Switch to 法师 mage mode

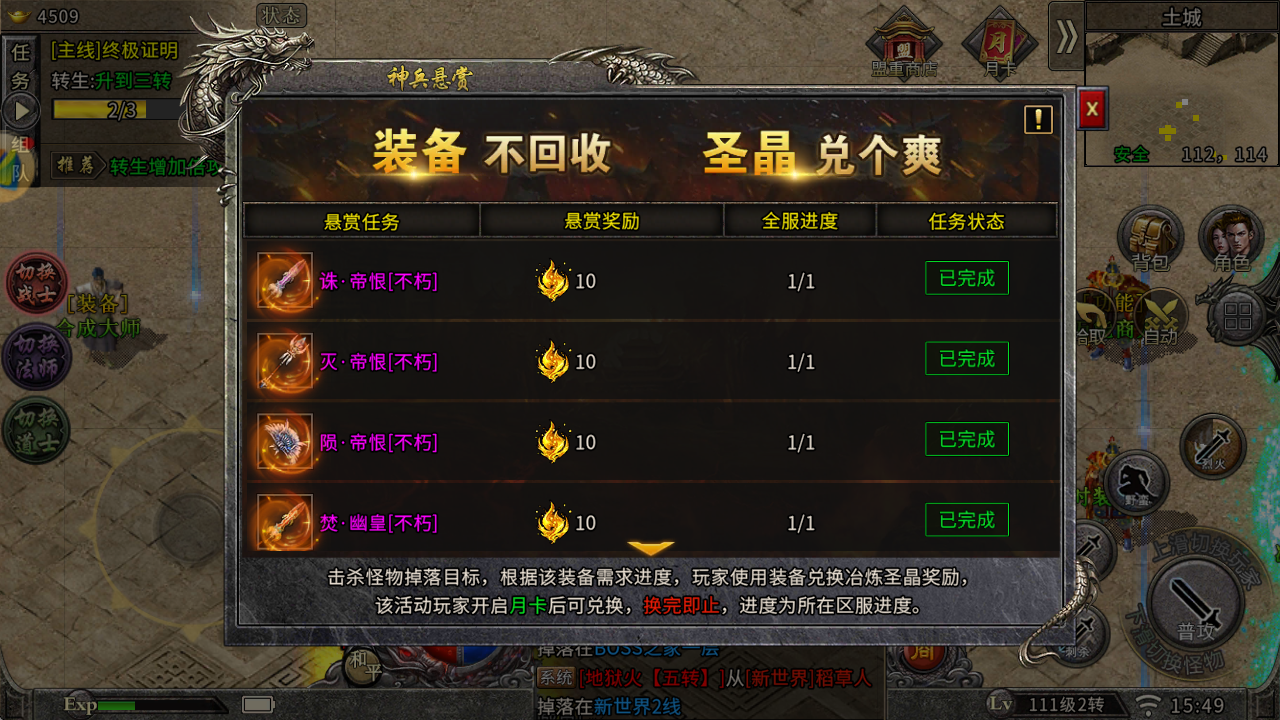coord(35,355)
